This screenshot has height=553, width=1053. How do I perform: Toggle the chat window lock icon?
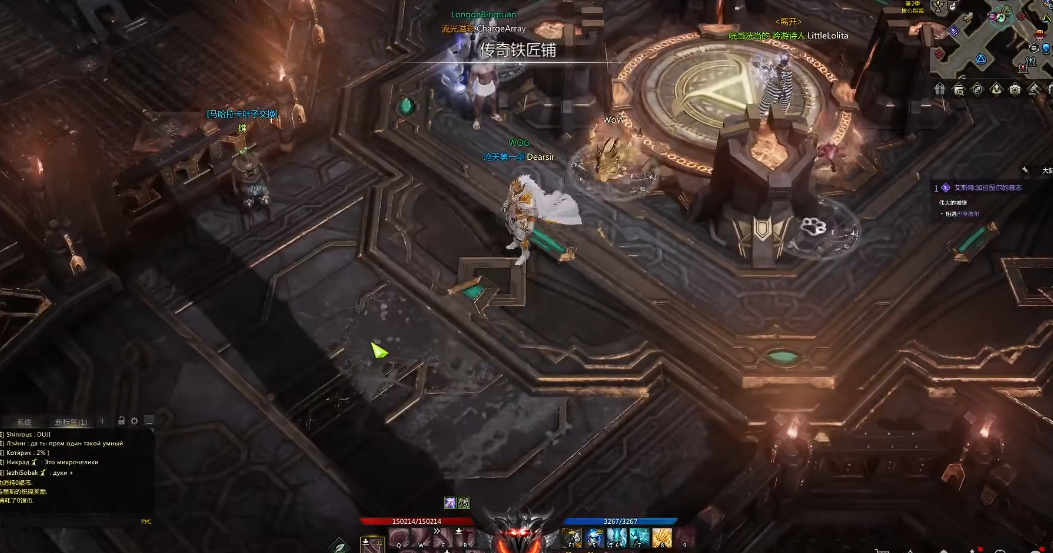tap(121, 421)
